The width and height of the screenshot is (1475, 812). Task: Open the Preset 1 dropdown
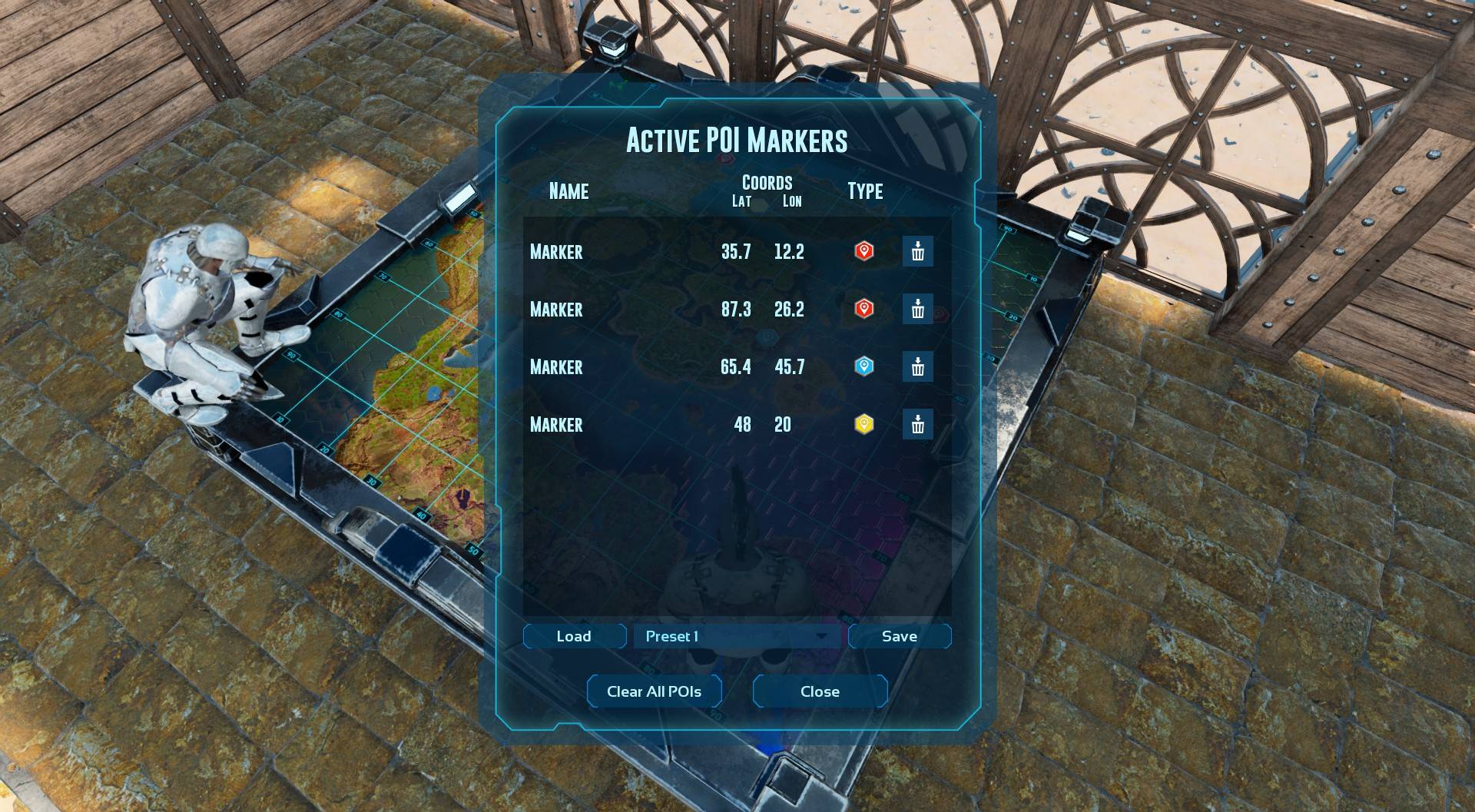coord(737,636)
